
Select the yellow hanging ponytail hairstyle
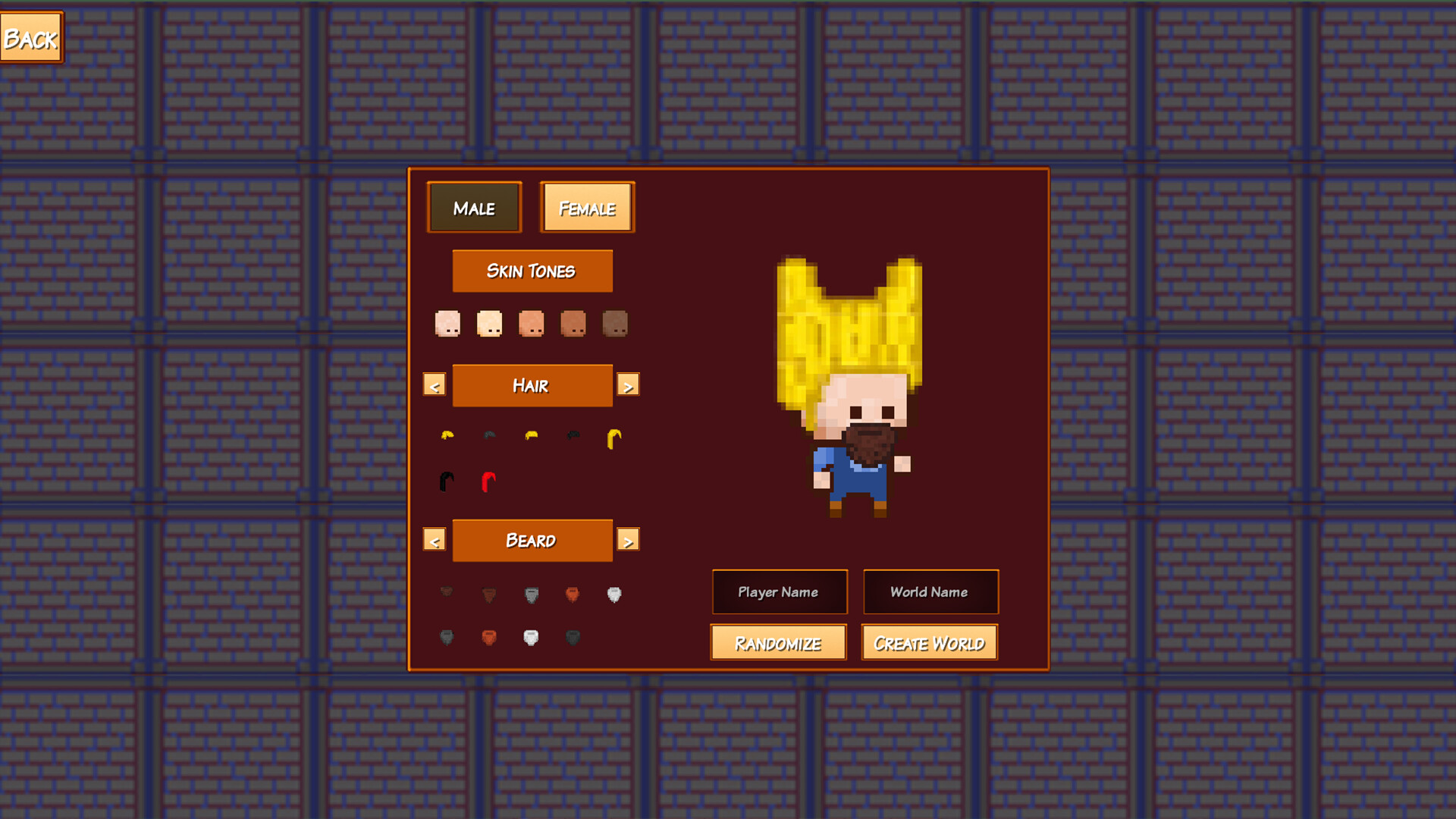(x=615, y=438)
